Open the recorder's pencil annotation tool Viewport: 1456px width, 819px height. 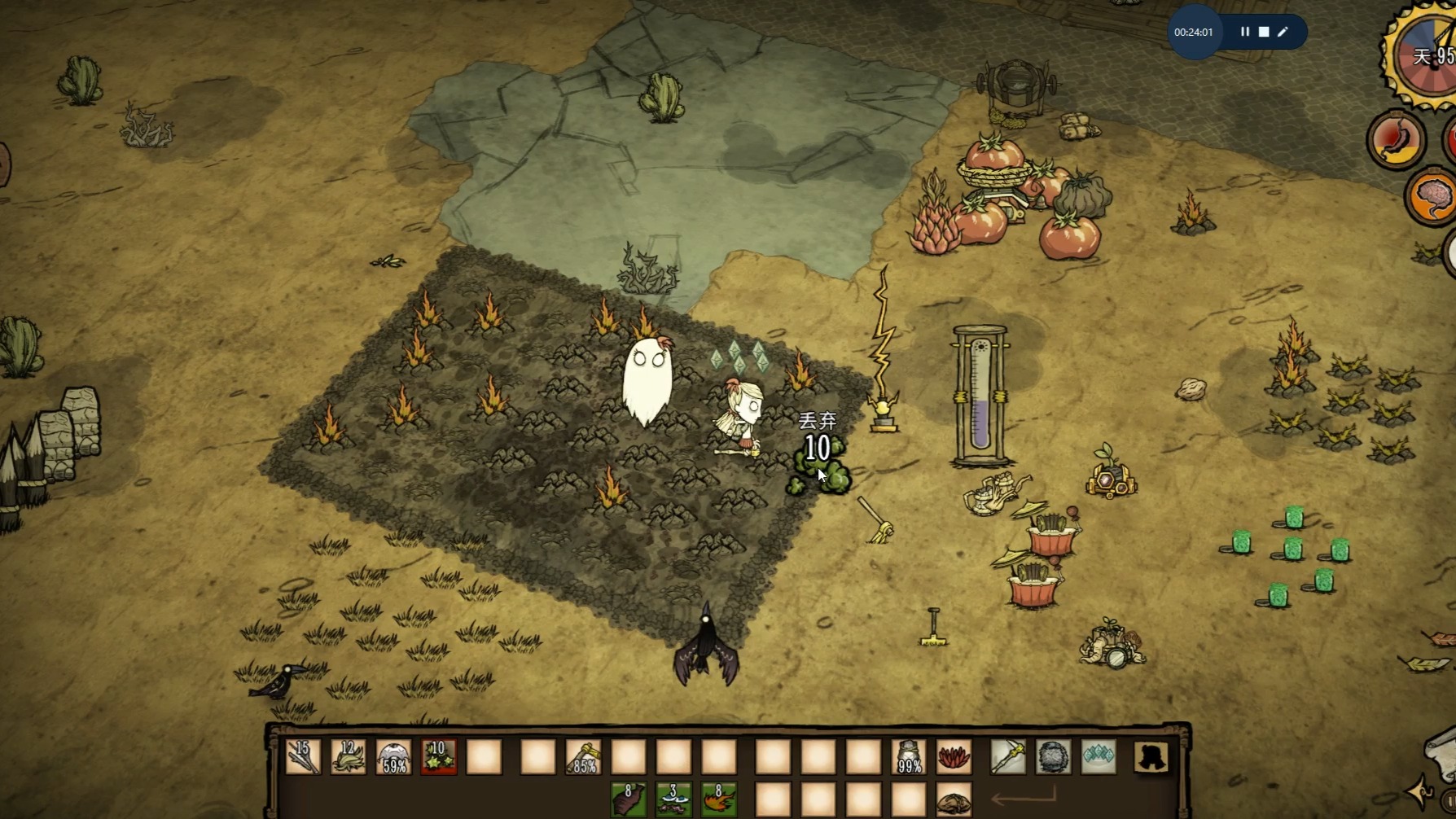(1283, 32)
